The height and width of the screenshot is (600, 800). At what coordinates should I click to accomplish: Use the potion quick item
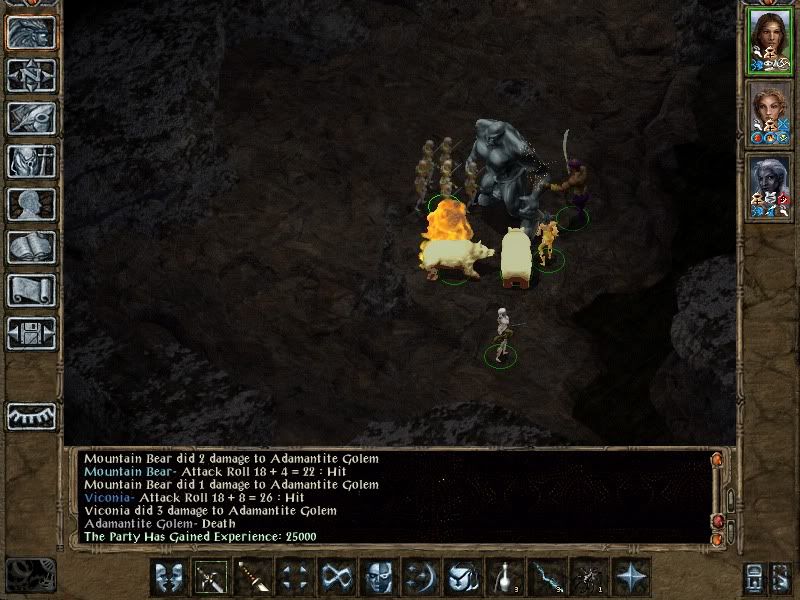505,577
